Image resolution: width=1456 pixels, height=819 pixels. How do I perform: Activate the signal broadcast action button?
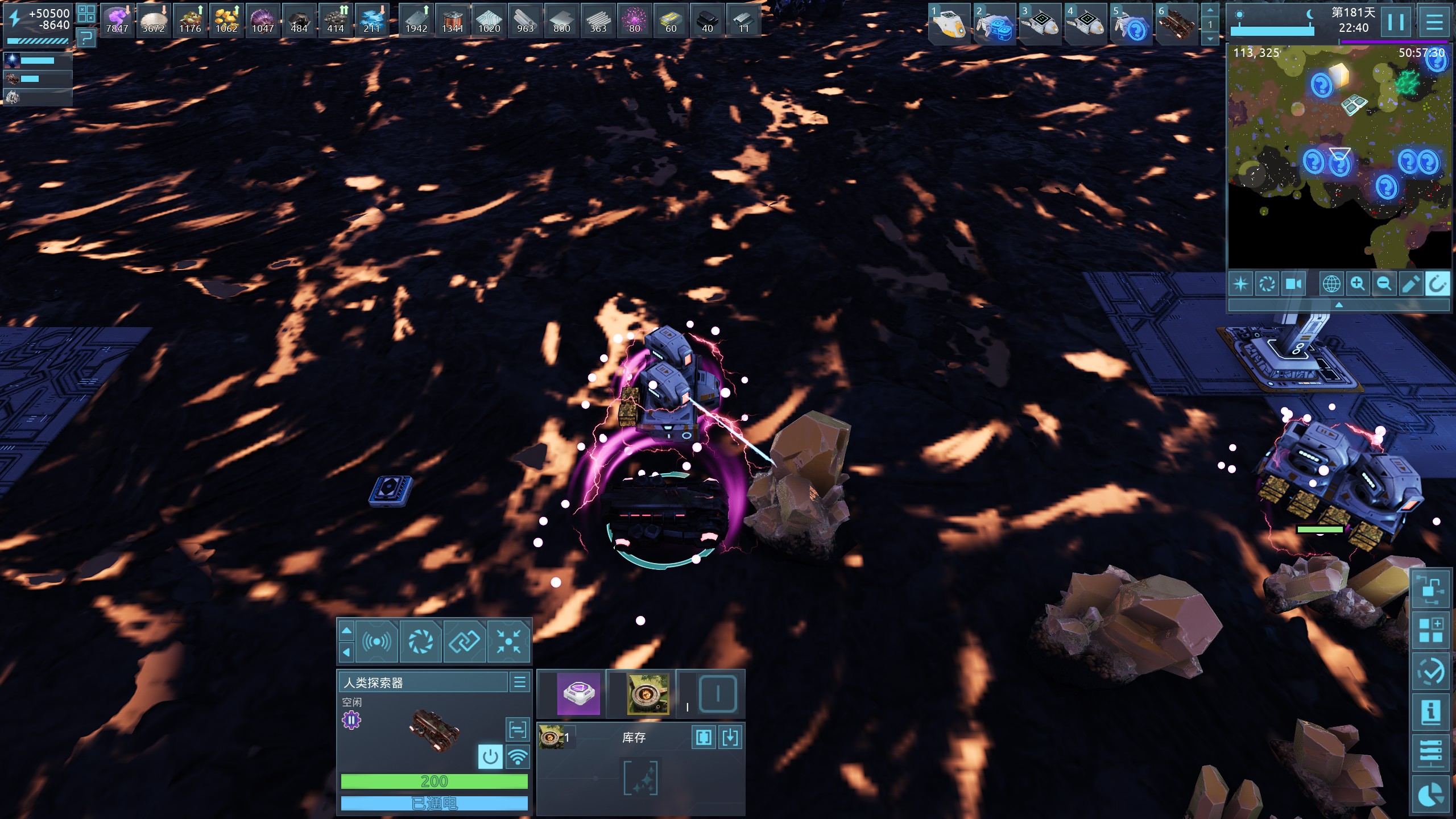point(377,642)
